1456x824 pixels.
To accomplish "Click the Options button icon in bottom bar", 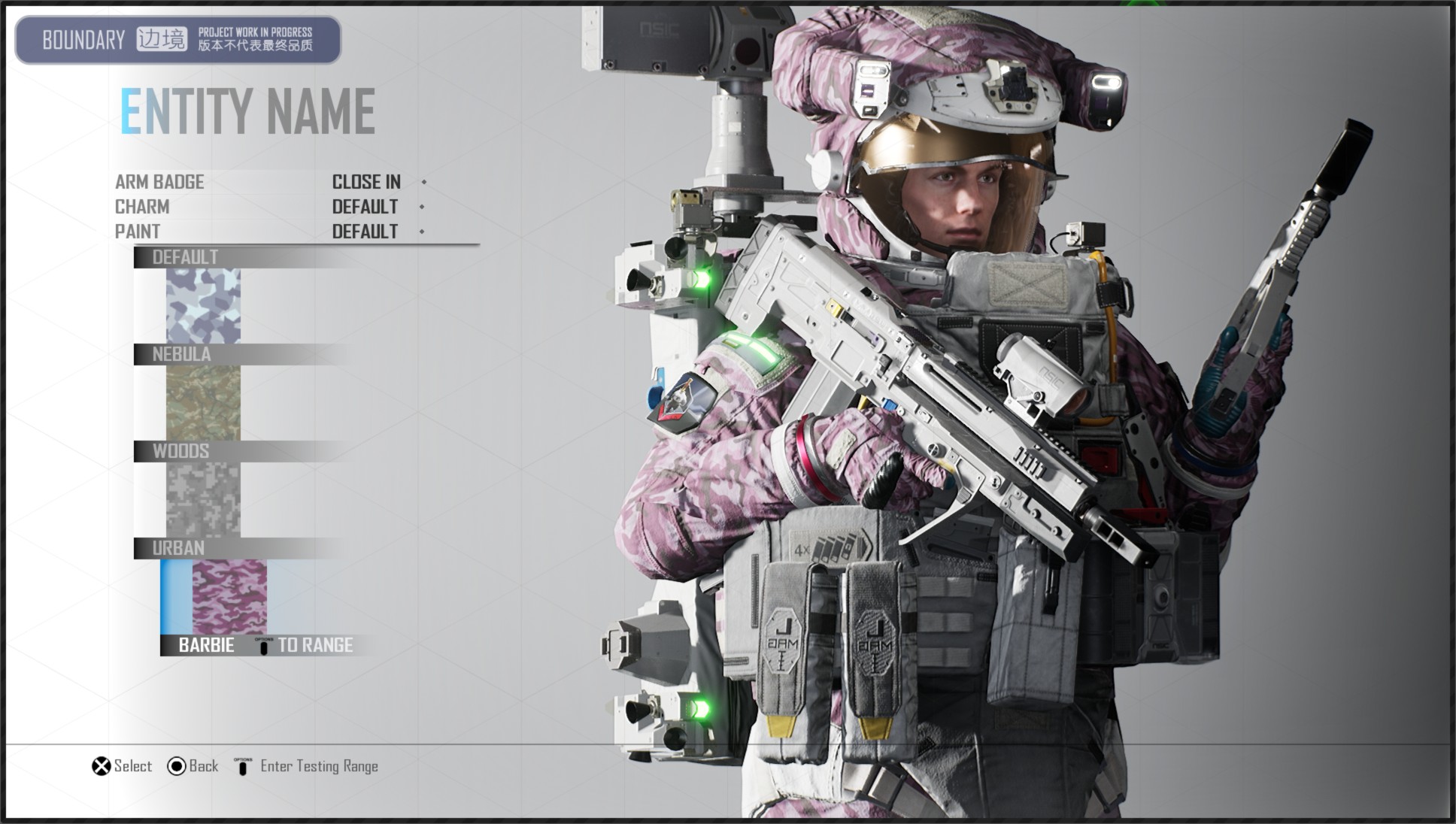I will point(242,765).
